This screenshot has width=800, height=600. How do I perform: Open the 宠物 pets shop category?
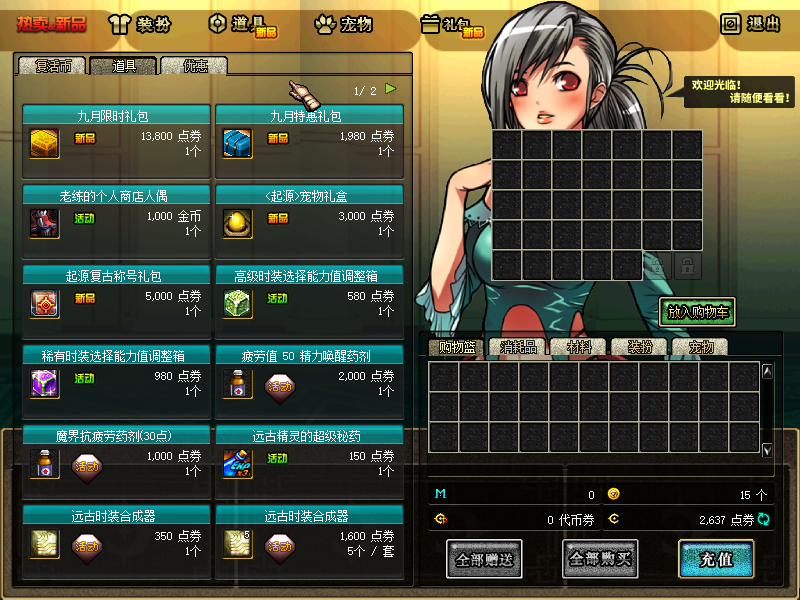tap(343, 25)
